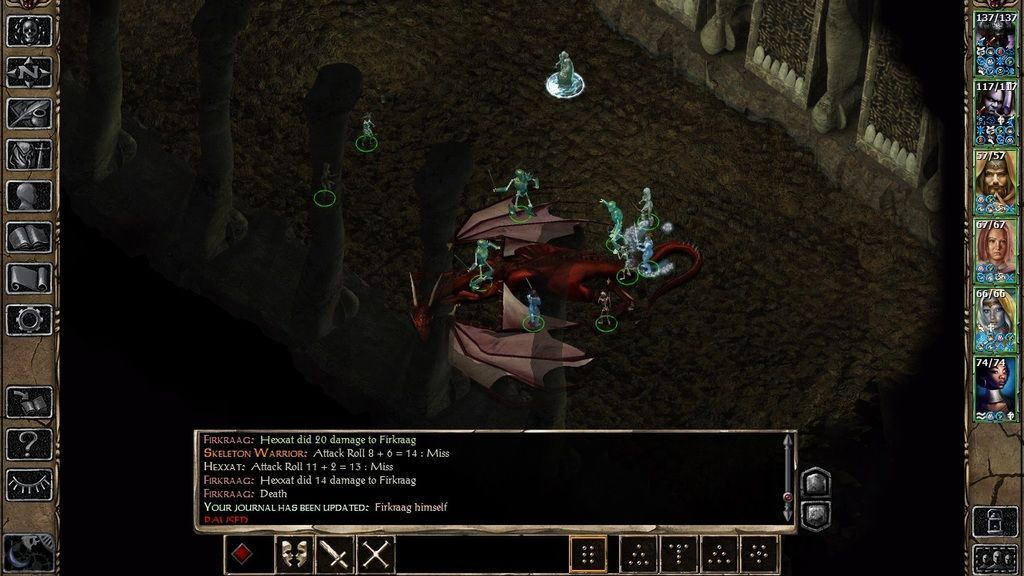Open the priest scroll screen
Viewport: 1024px width, 576px height.
[x=29, y=279]
